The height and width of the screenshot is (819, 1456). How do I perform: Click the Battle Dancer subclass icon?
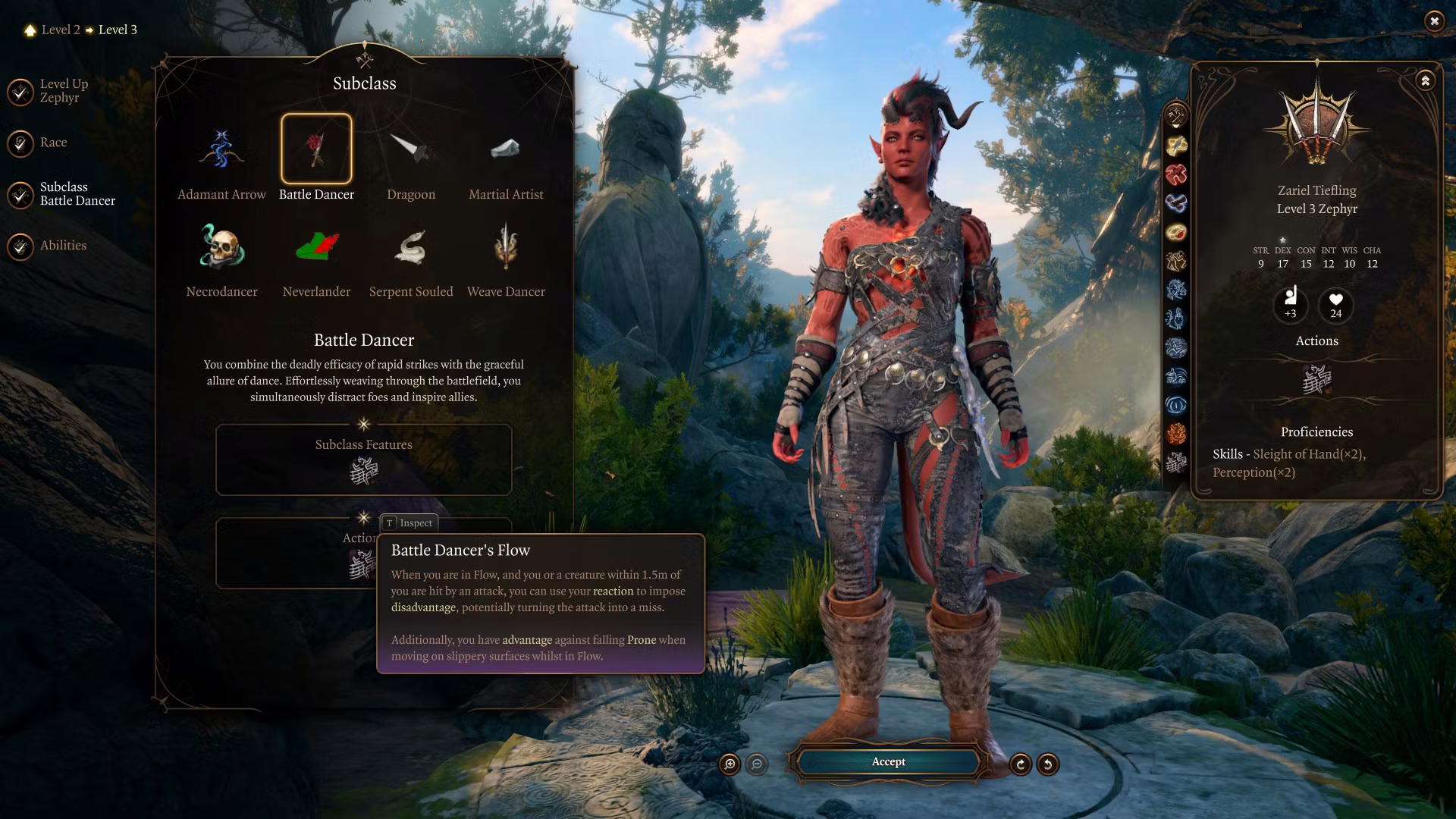click(316, 149)
